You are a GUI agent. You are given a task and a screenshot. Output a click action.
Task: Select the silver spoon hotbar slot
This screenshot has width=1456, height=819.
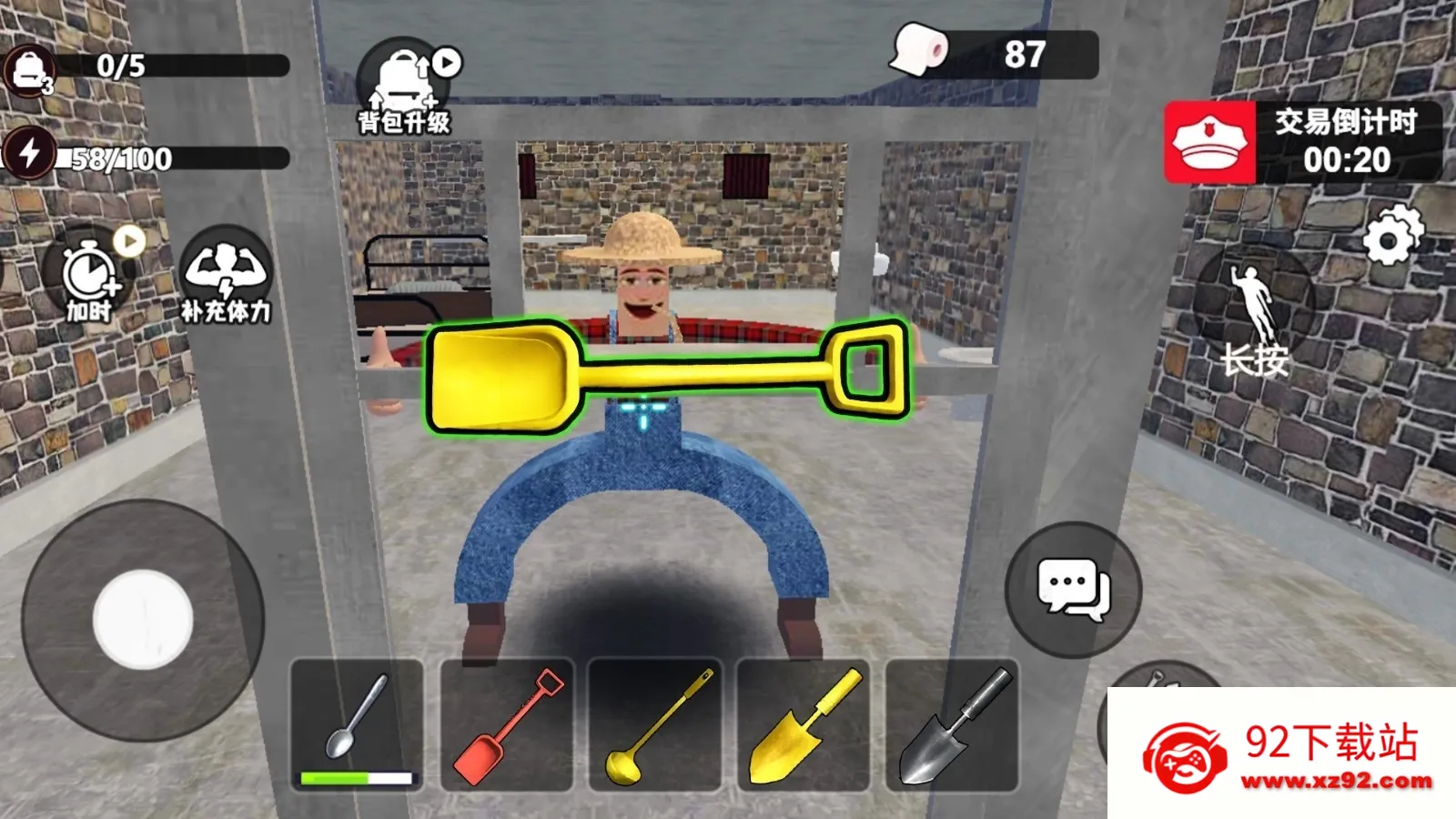[357, 725]
